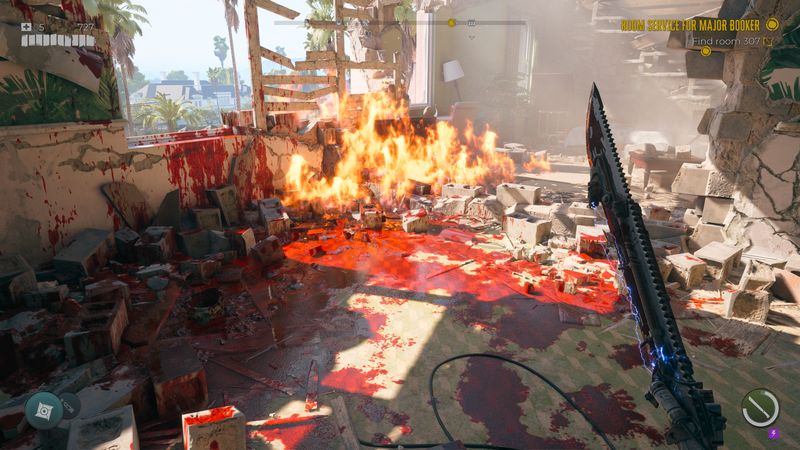This screenshot has width=800, height=450.
Task: Click the compass bar objective marker
Action: 451,22
